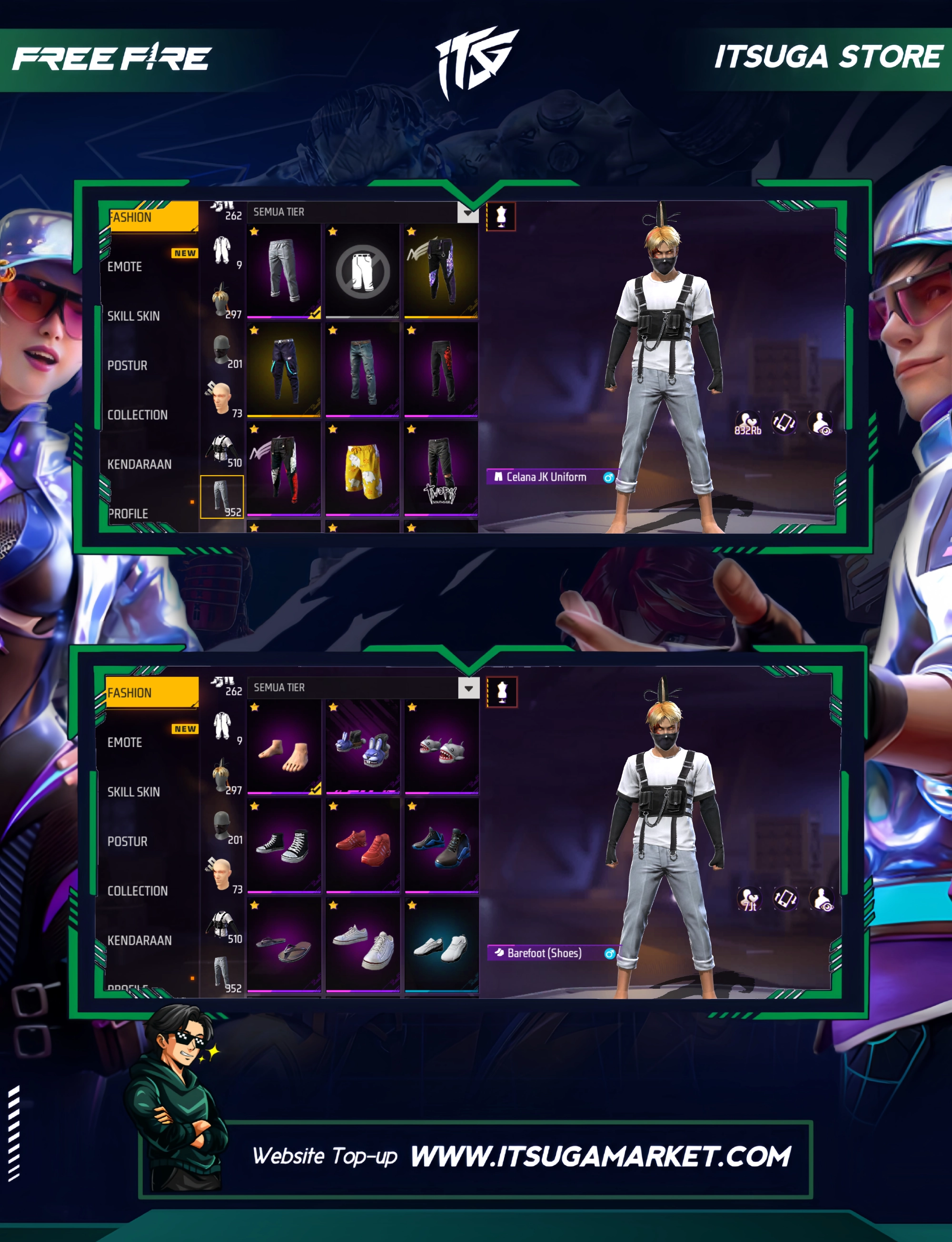Select the blue denim jeans tile
952x1242 pixels.
362,369
